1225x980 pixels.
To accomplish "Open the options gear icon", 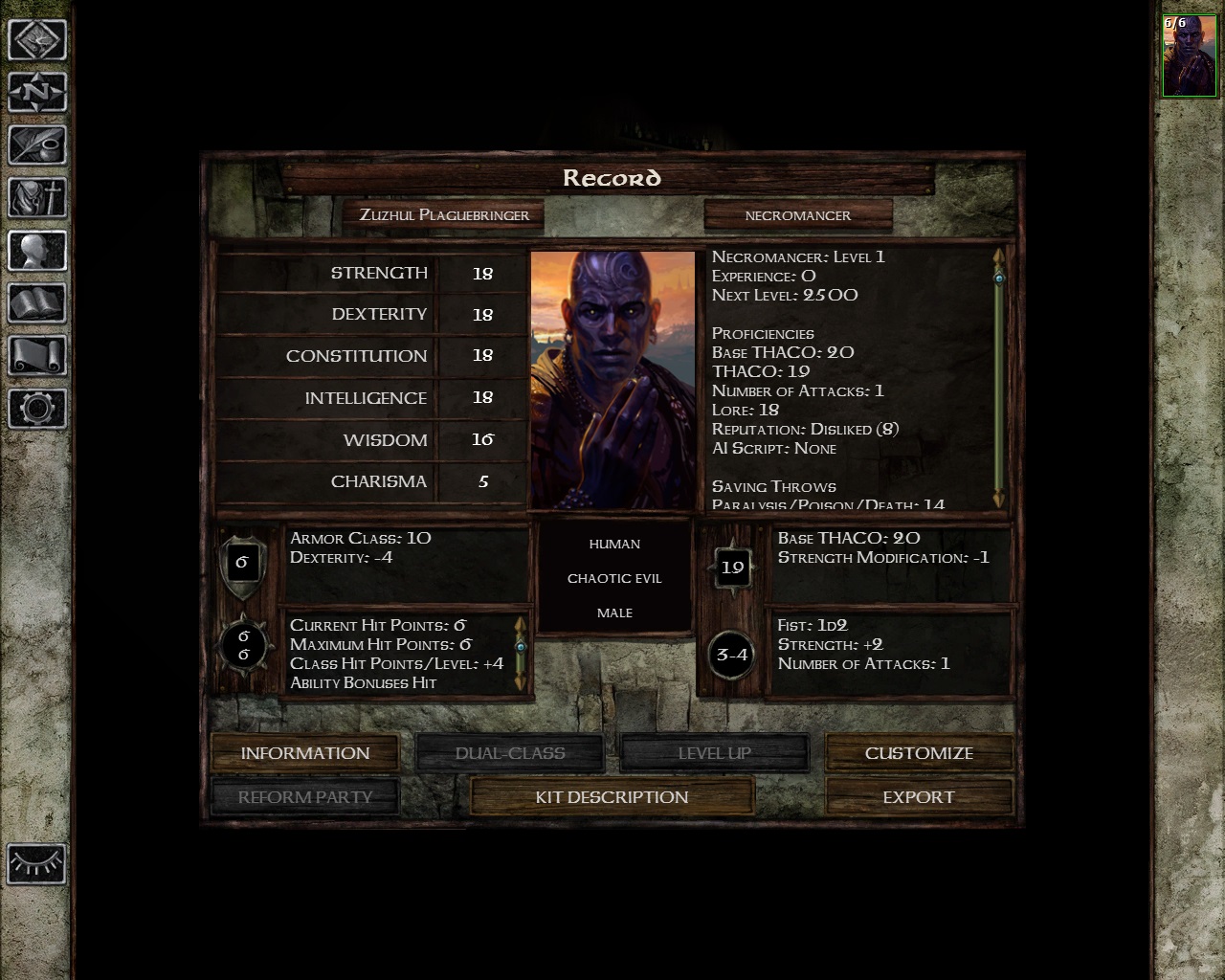I will pyautogui.click(x=37, y=409).
